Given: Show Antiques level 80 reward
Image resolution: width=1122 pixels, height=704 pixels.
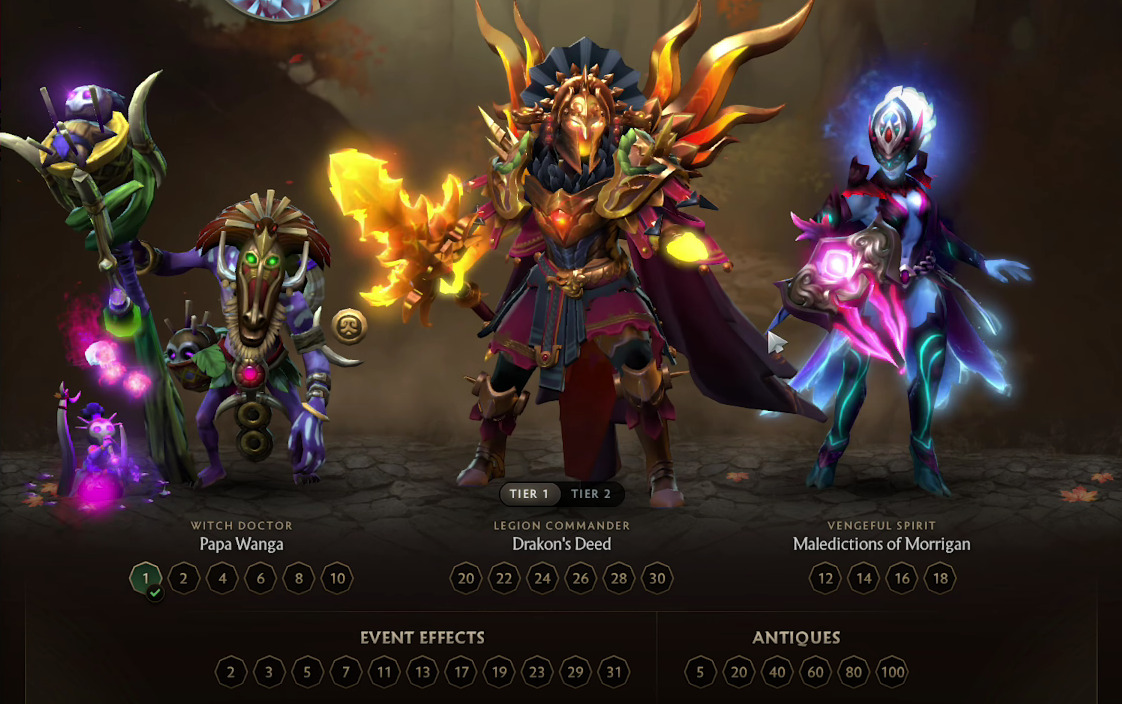Looking at the screenshot, I should point(853,672).
